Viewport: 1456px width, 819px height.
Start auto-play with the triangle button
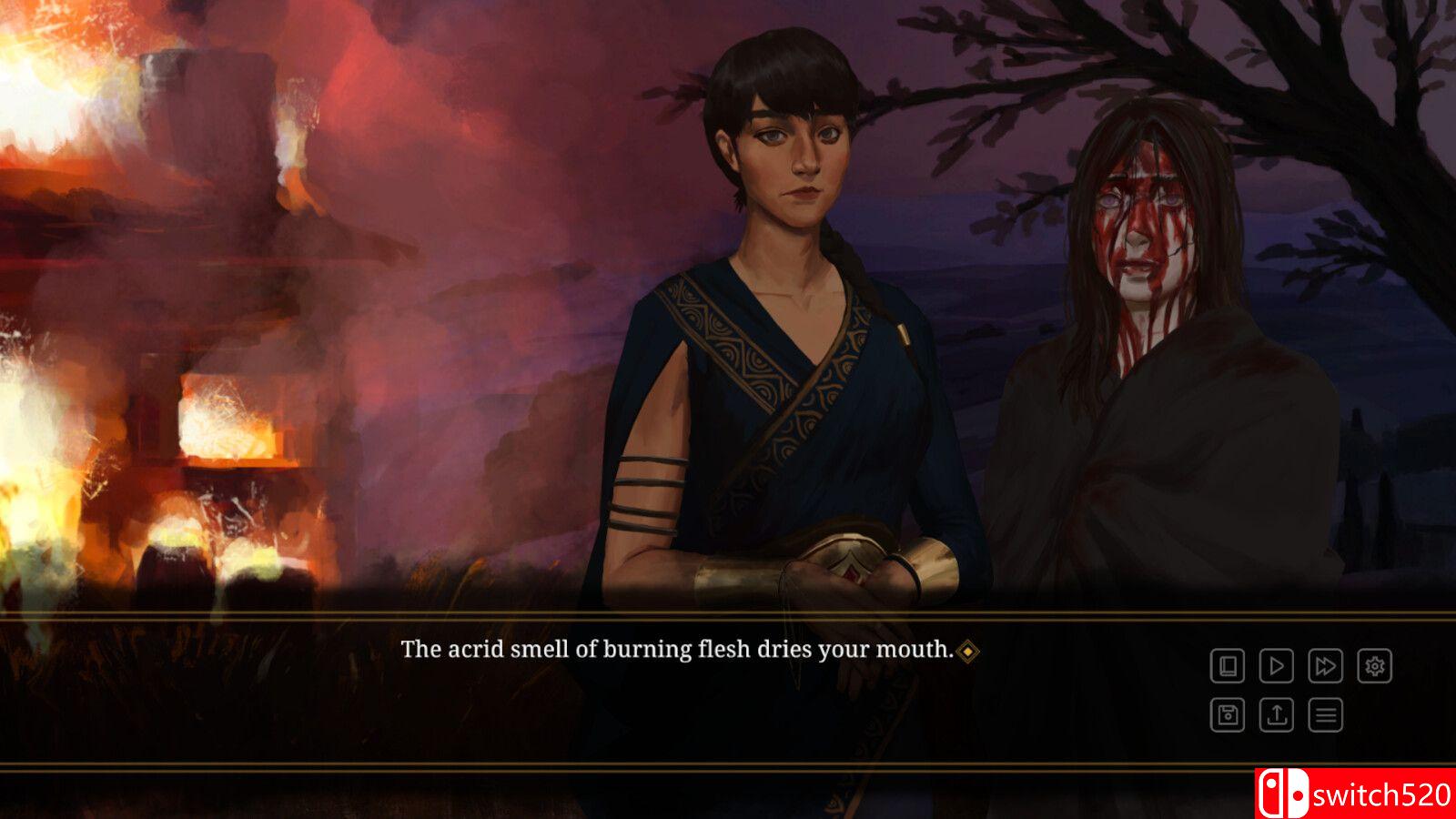[1276, 666]
